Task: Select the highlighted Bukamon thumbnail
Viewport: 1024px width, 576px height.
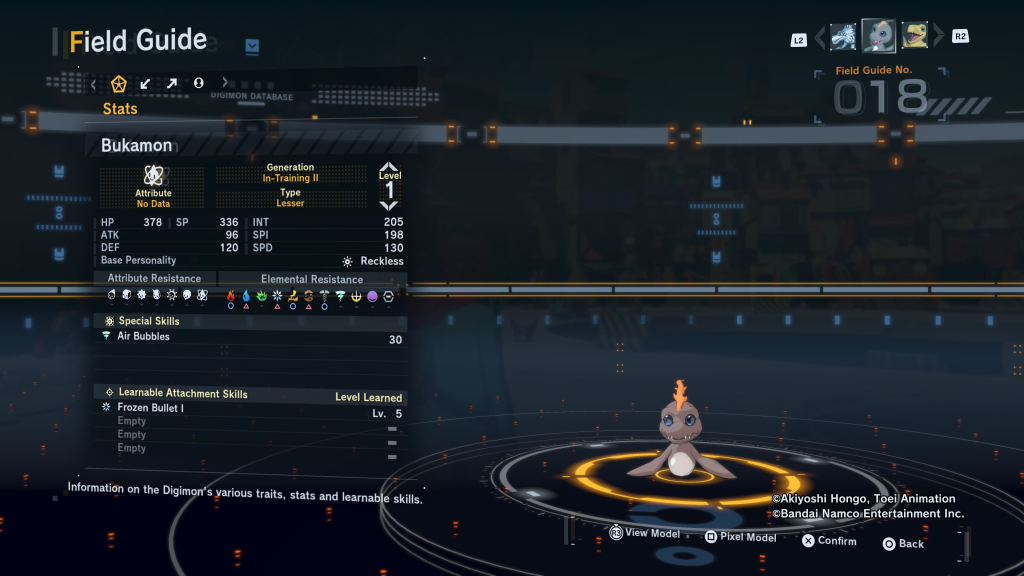Action: (878, 36)
